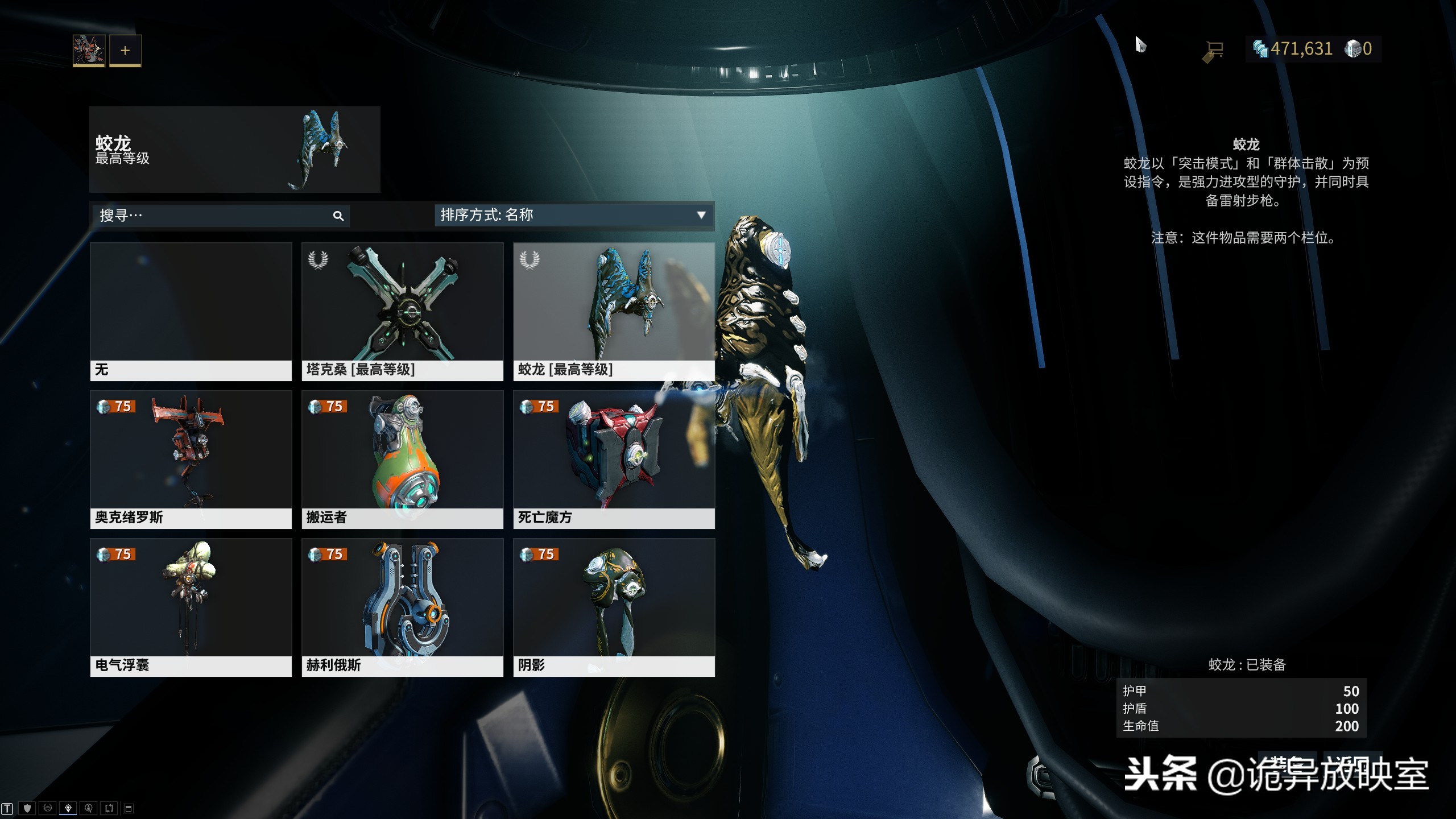Select the 无 (none) sentinel slot
This screenshot has width=1456, height=819.
pyautogui.click(x=191, y=311)
